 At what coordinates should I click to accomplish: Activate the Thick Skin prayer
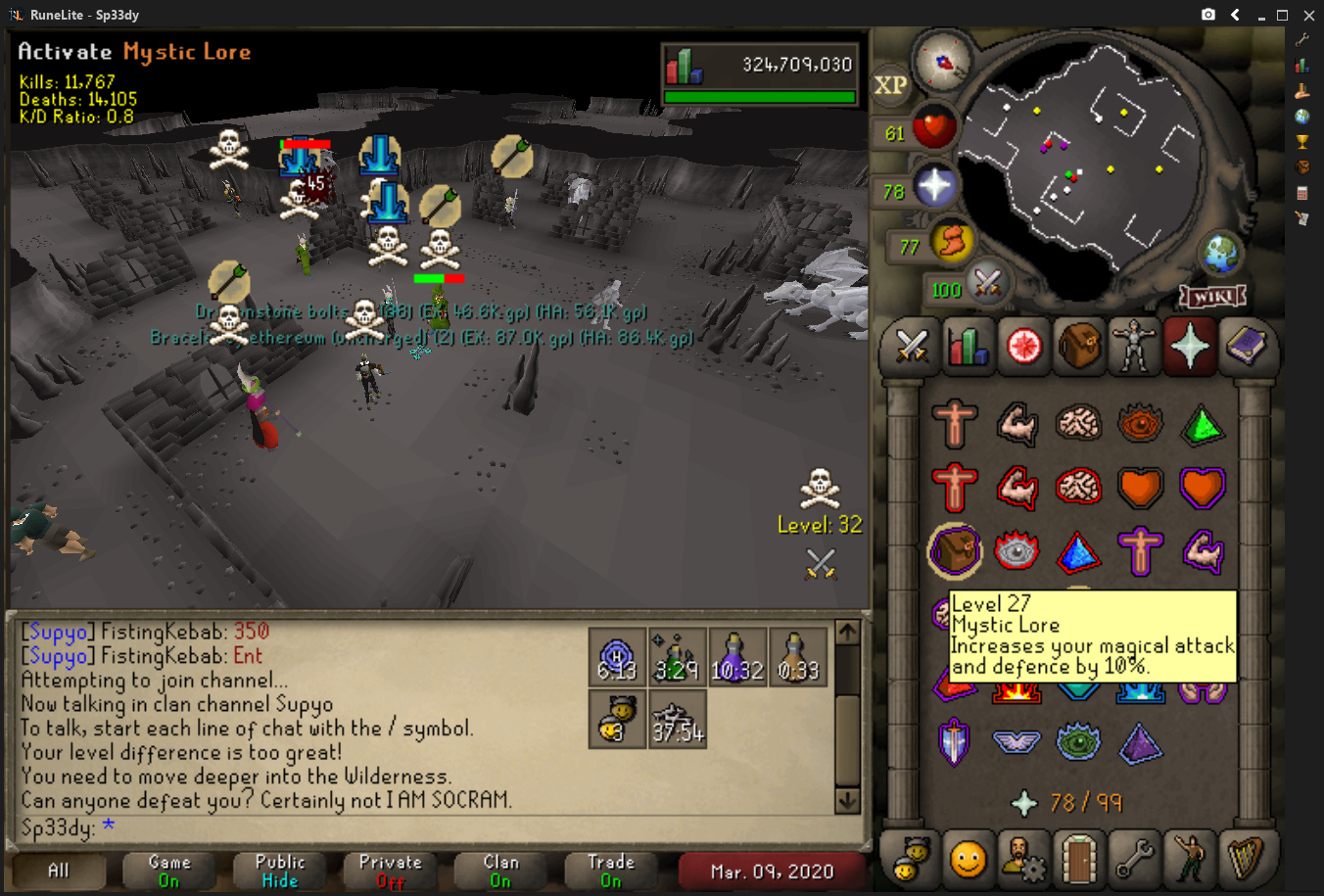tap(954, 423)
